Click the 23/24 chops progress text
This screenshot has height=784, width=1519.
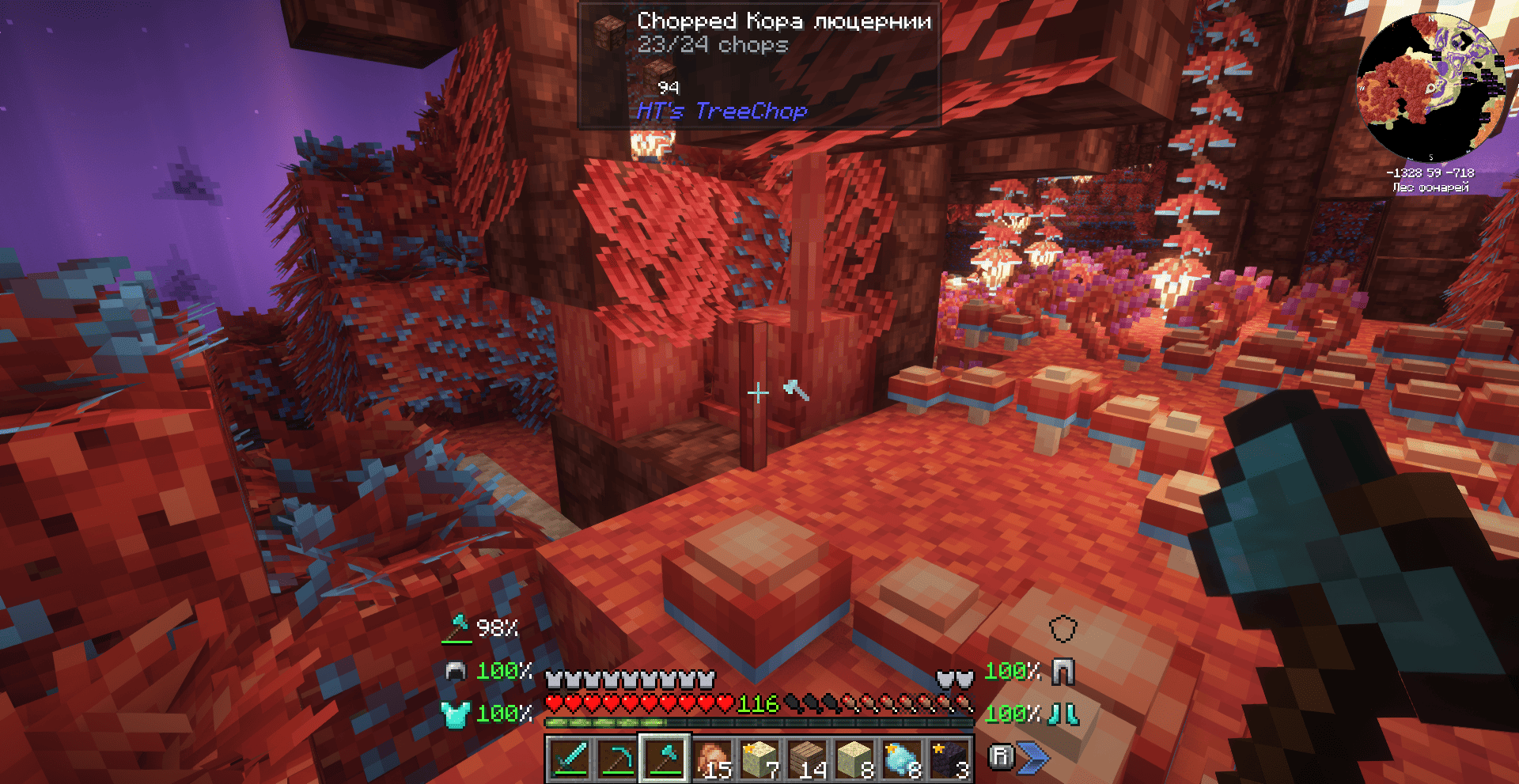point(712,46)
